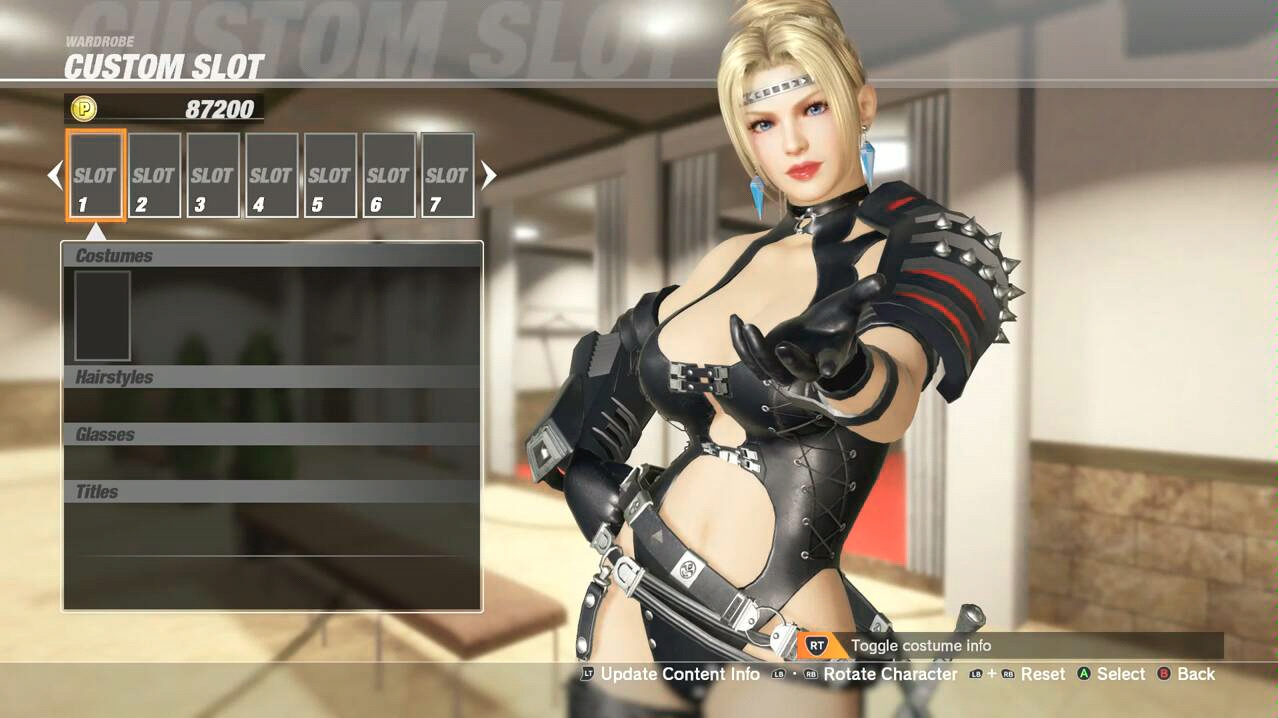Choose custom Slot 6

pos(388,175)
